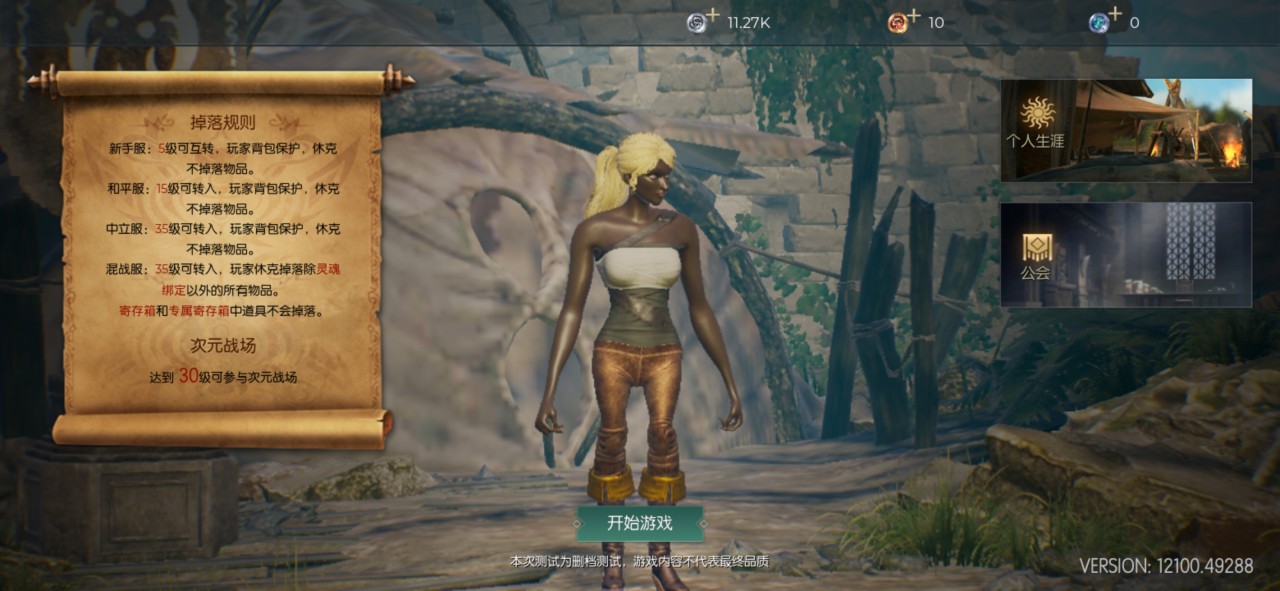Add blue gem currency showing 0

1105,21
